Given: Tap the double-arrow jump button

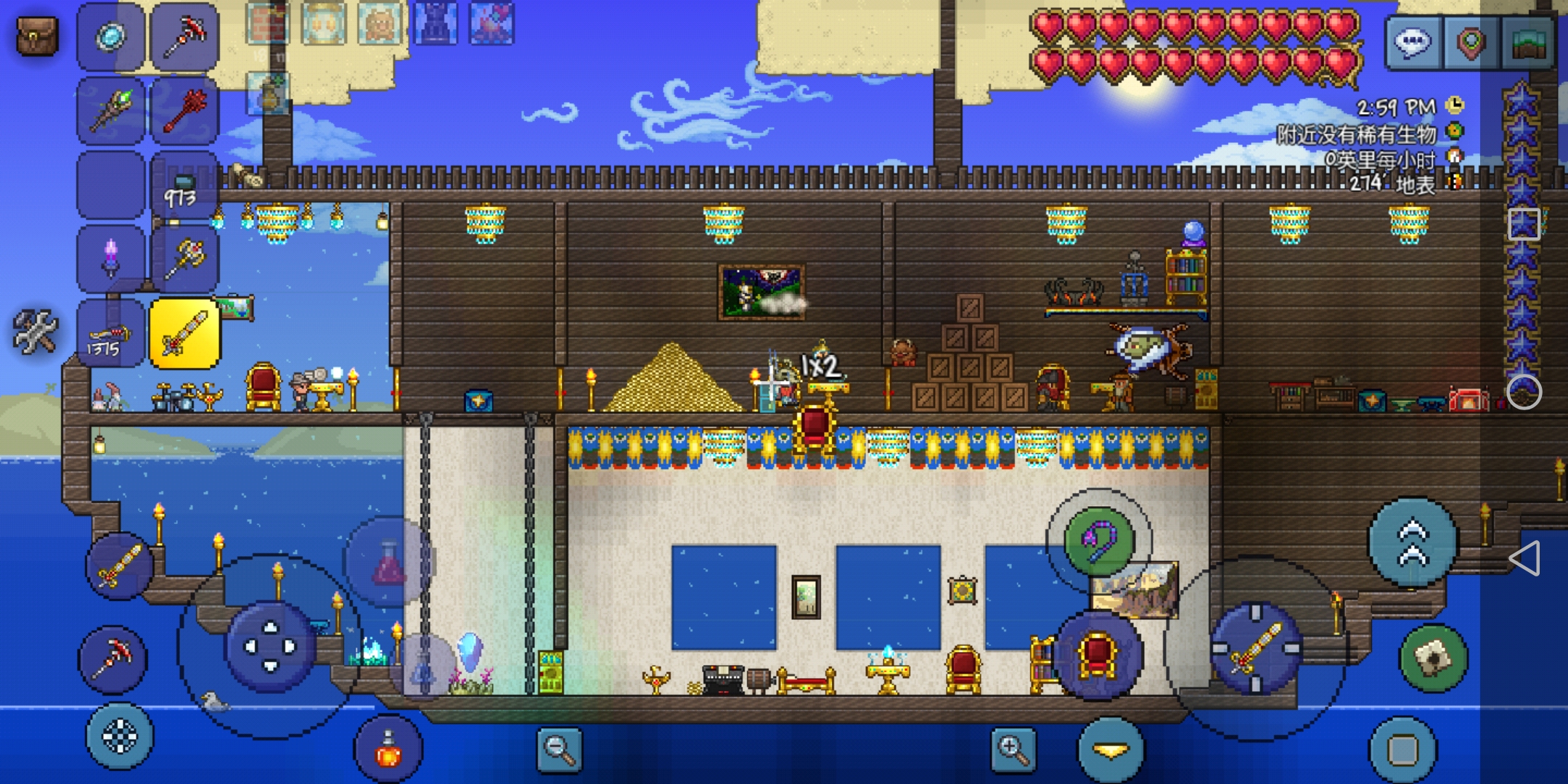Looking at the screenshot, I should 1413,542.
